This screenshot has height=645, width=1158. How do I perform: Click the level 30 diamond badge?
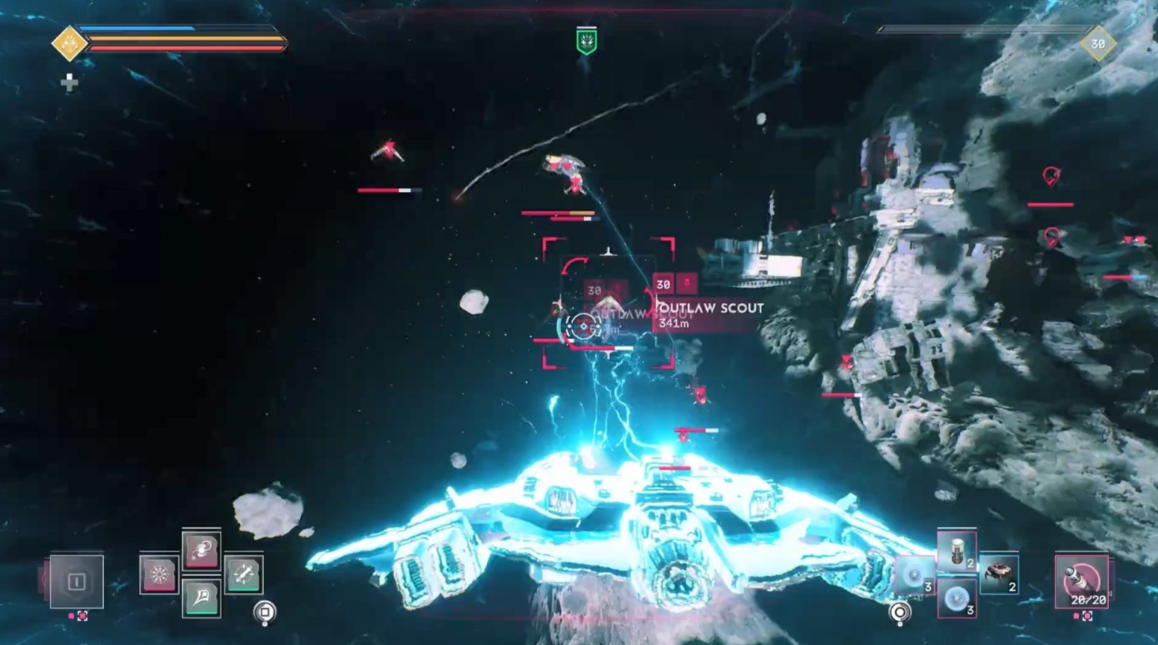(1097, 44)
